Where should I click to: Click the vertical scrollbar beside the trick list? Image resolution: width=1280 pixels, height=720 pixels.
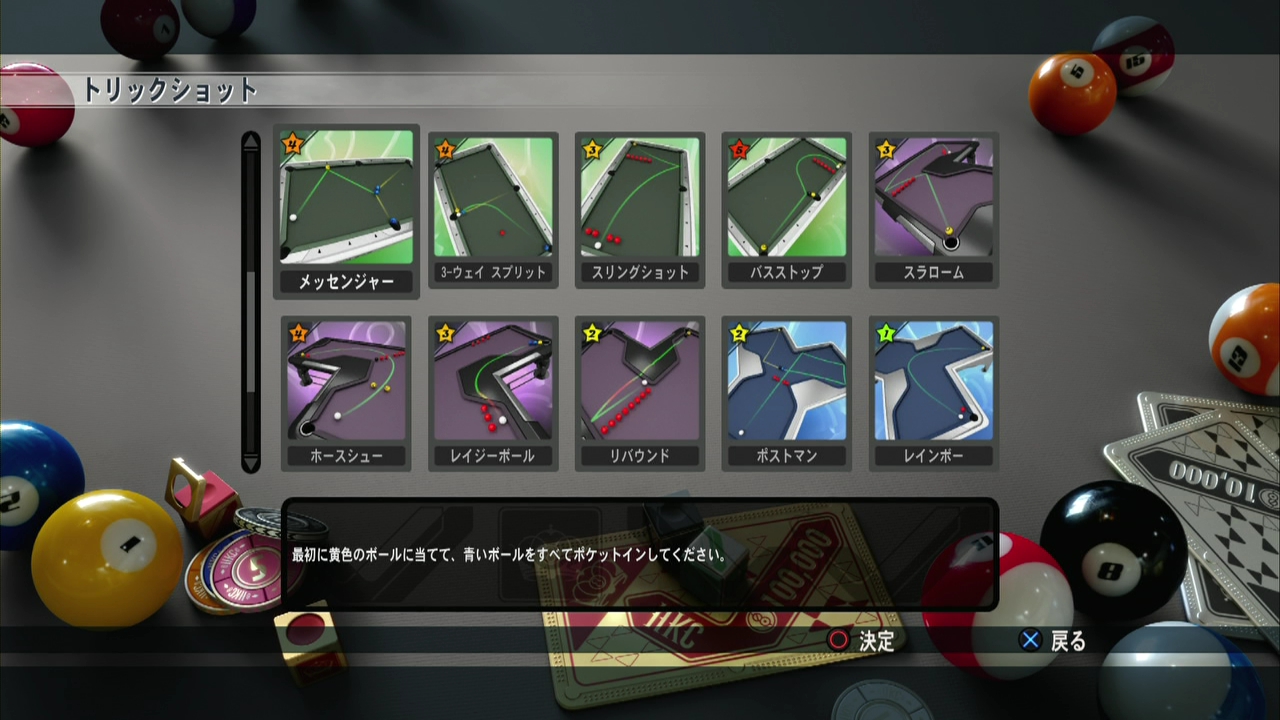[251, 300]
